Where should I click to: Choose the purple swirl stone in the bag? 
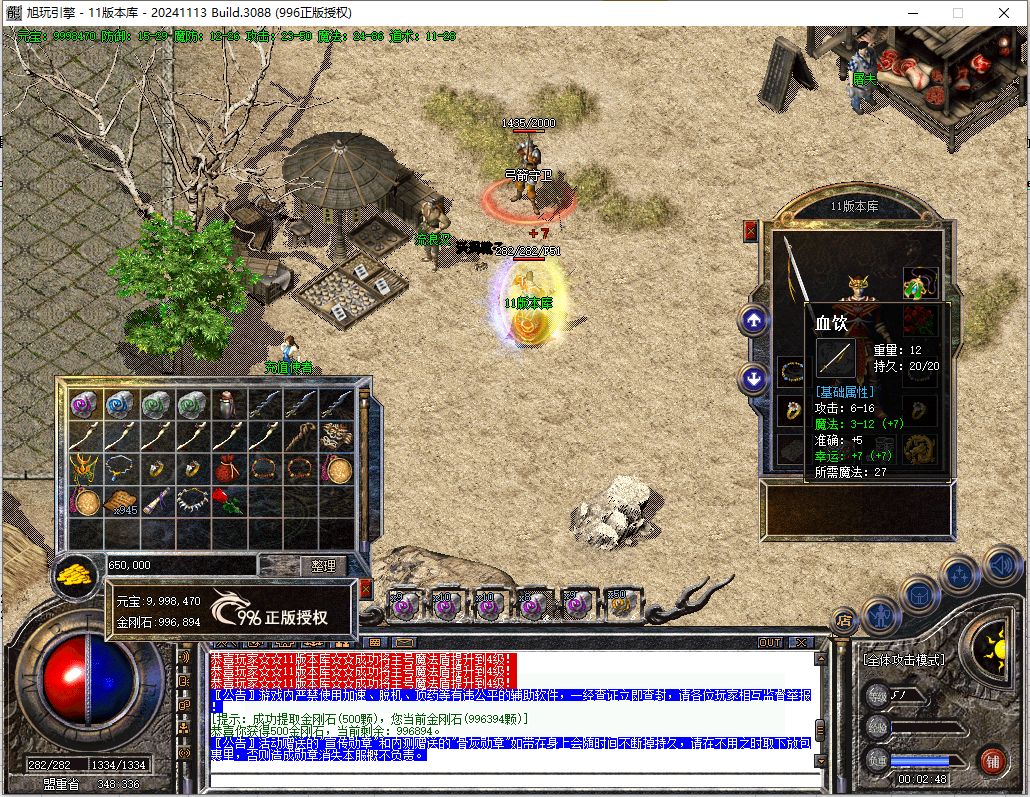click(x=84, y=403)
